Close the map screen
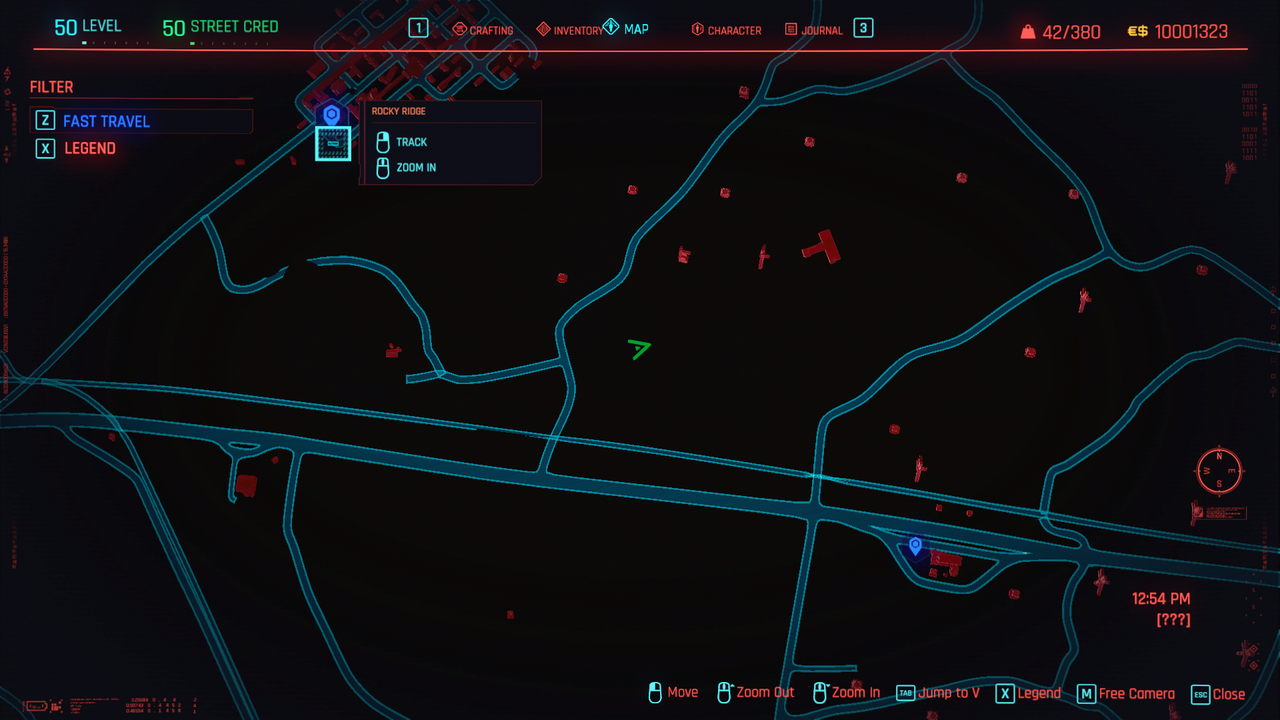This screenshot has width=1280, height=720. 1218,693
